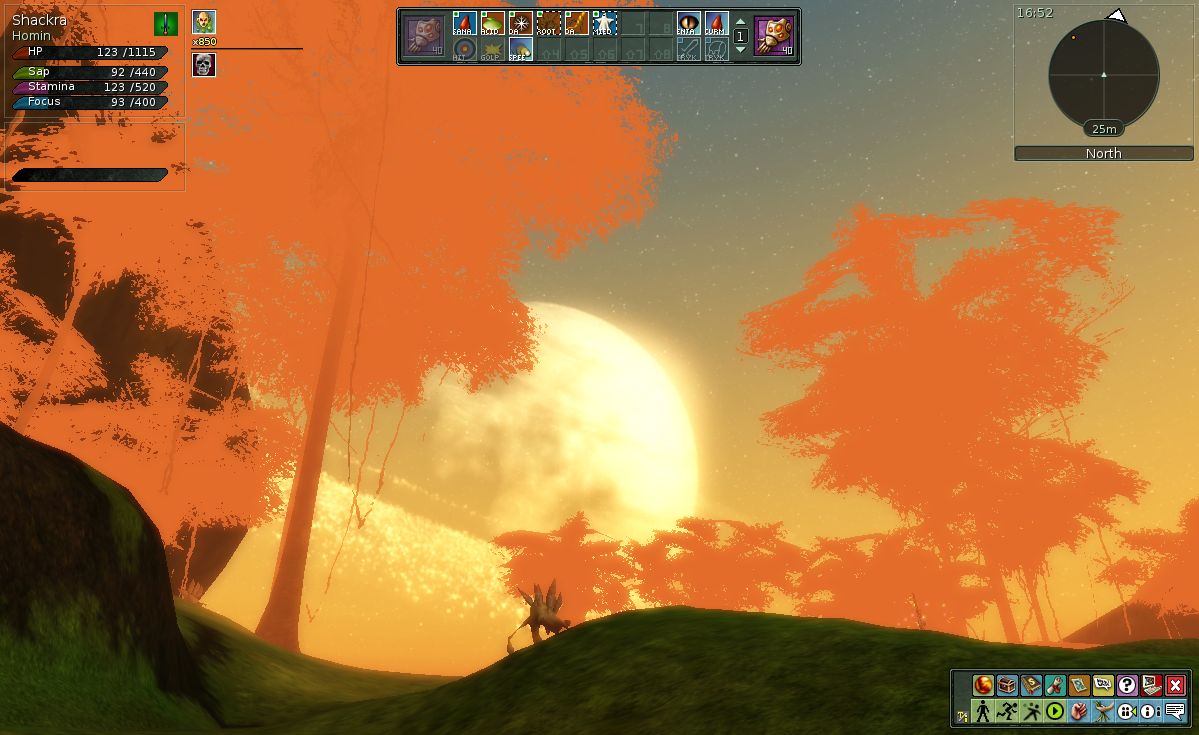Click the hotbar page down arrow
The height and width of the screenshot is (735, 1199).
pos(740,49)
